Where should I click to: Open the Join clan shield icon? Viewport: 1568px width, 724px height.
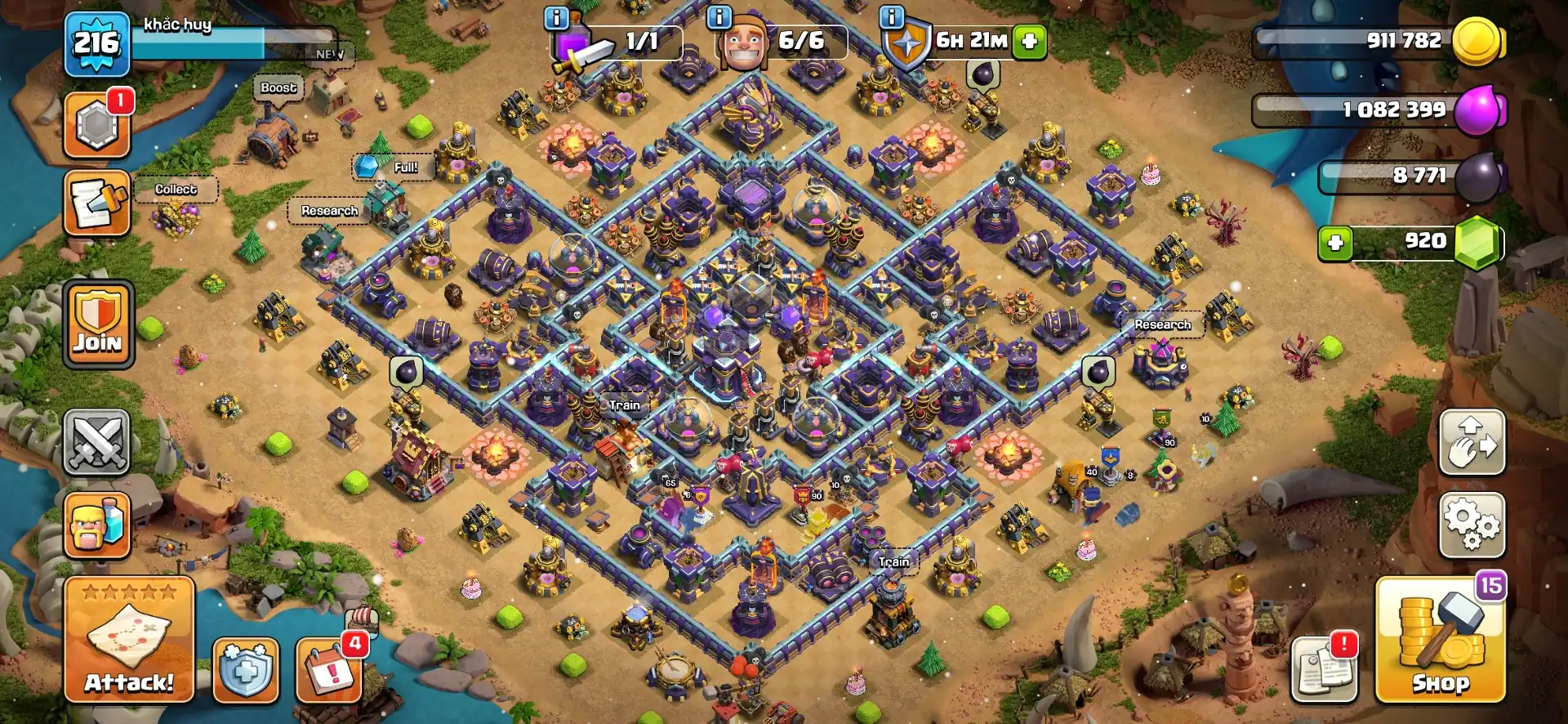pyautogui.click(x=97, y=324)
